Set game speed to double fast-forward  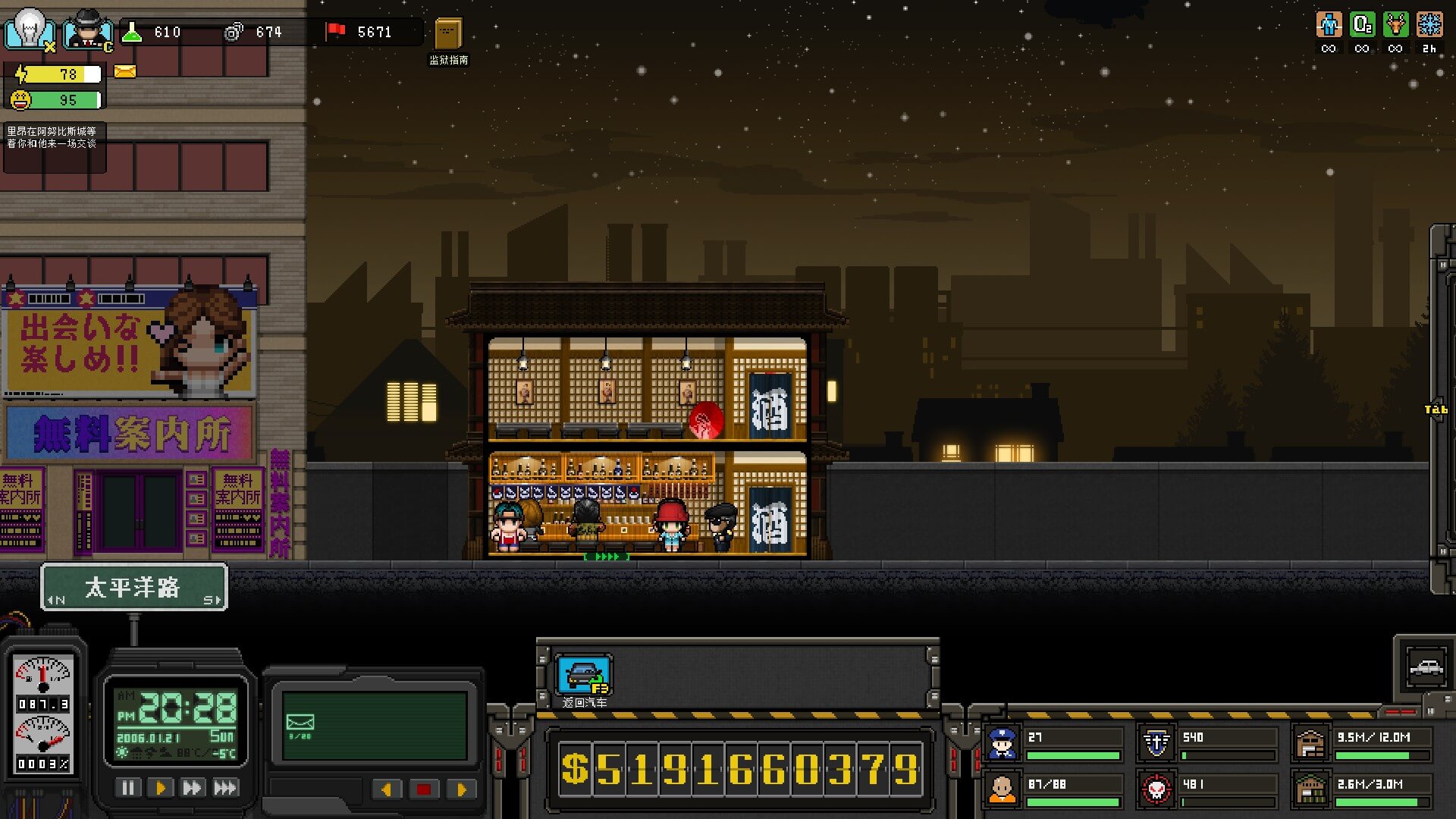[x=192, y=788]
